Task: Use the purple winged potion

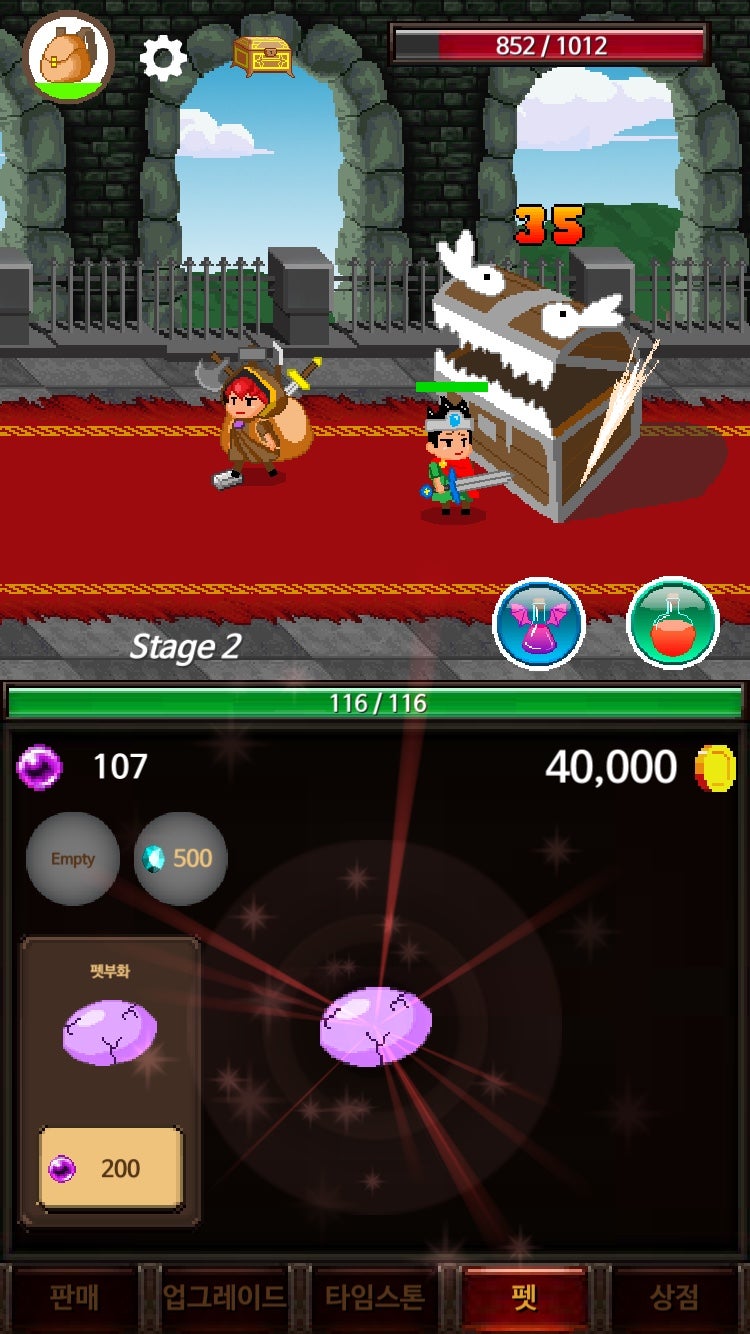Action: point(539,624)
